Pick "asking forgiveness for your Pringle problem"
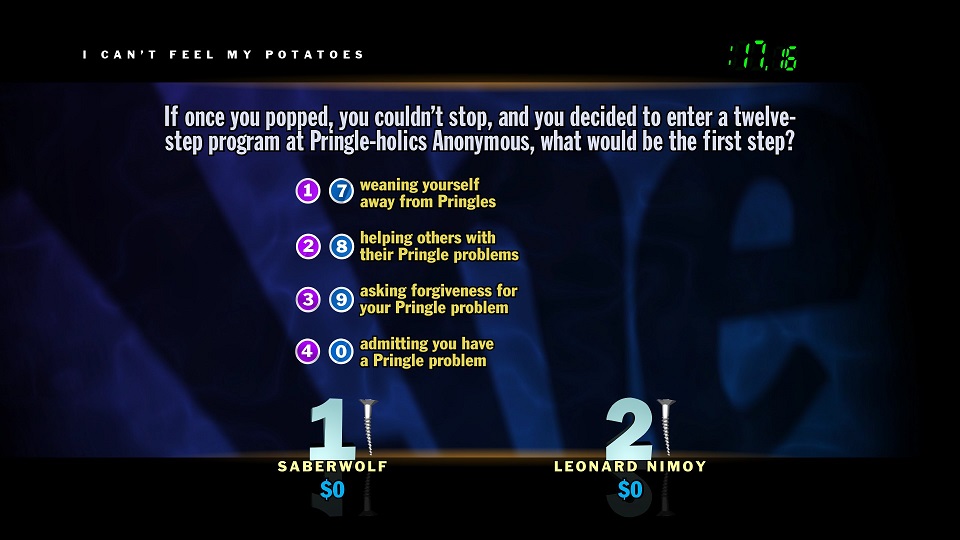 [x=438, y=299]
